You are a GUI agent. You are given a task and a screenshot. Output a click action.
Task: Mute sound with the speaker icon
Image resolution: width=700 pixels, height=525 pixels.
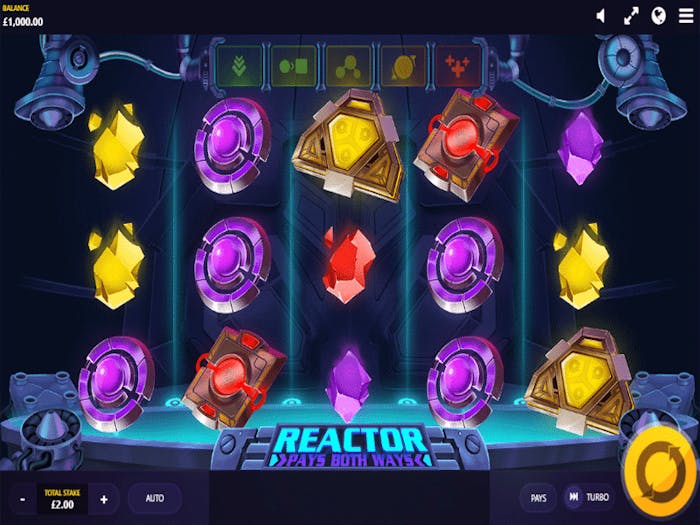602,15
